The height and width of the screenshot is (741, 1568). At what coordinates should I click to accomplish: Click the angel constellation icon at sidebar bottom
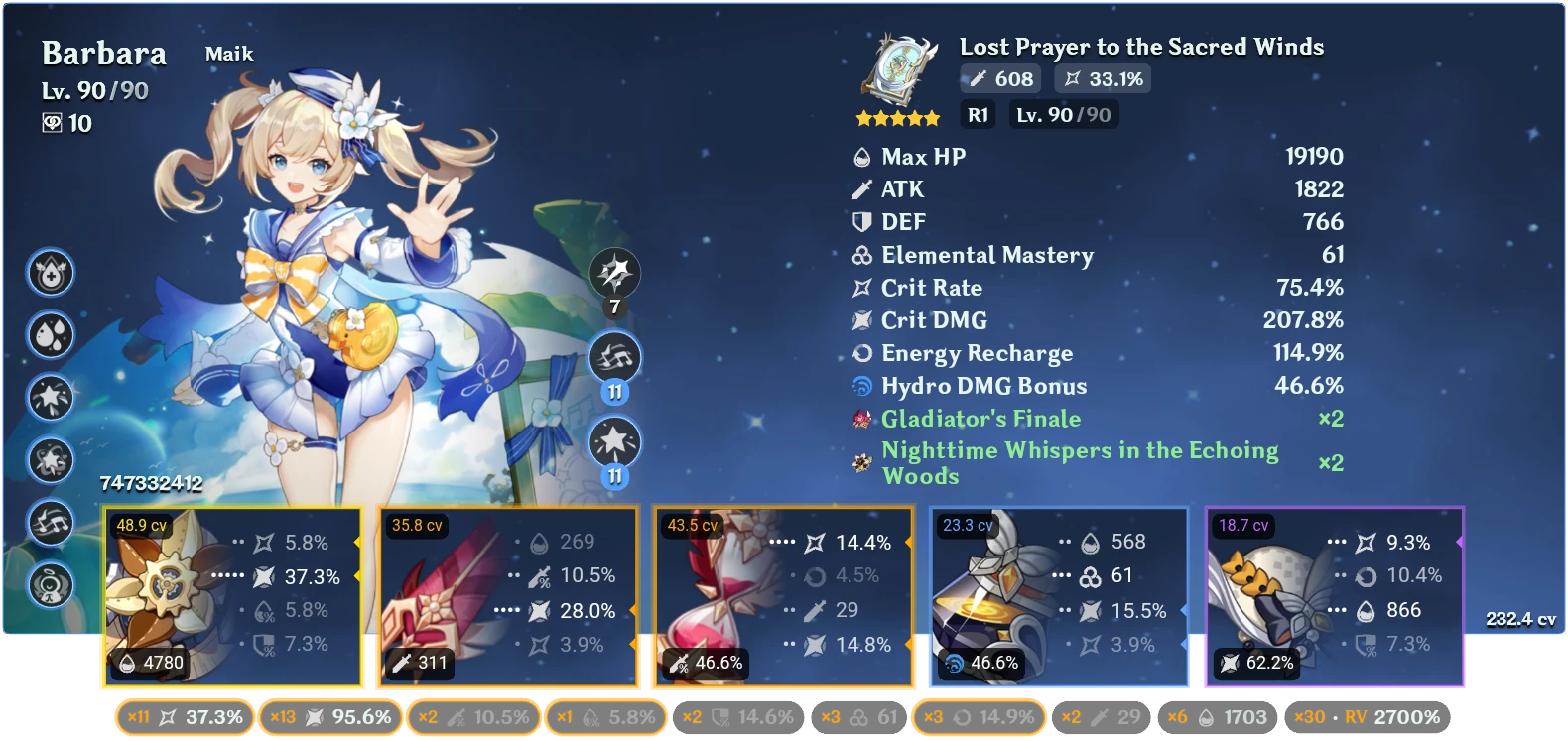tap(52, 585)
